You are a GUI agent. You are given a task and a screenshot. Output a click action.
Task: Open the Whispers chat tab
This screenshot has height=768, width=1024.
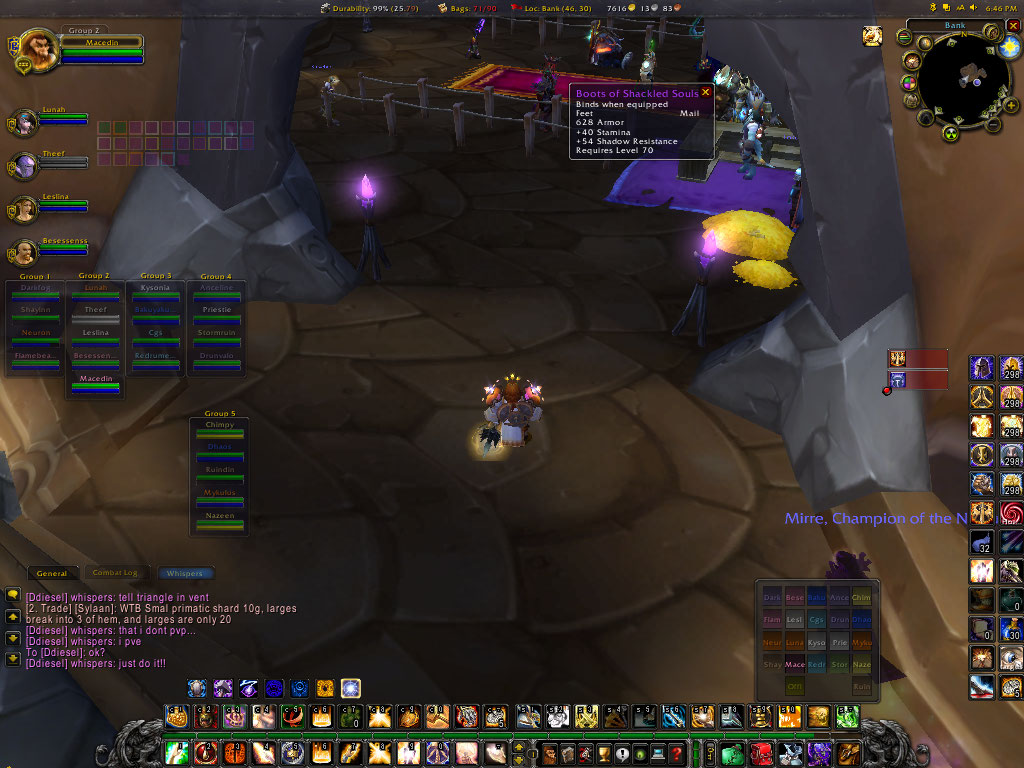(x=184, y=574)
